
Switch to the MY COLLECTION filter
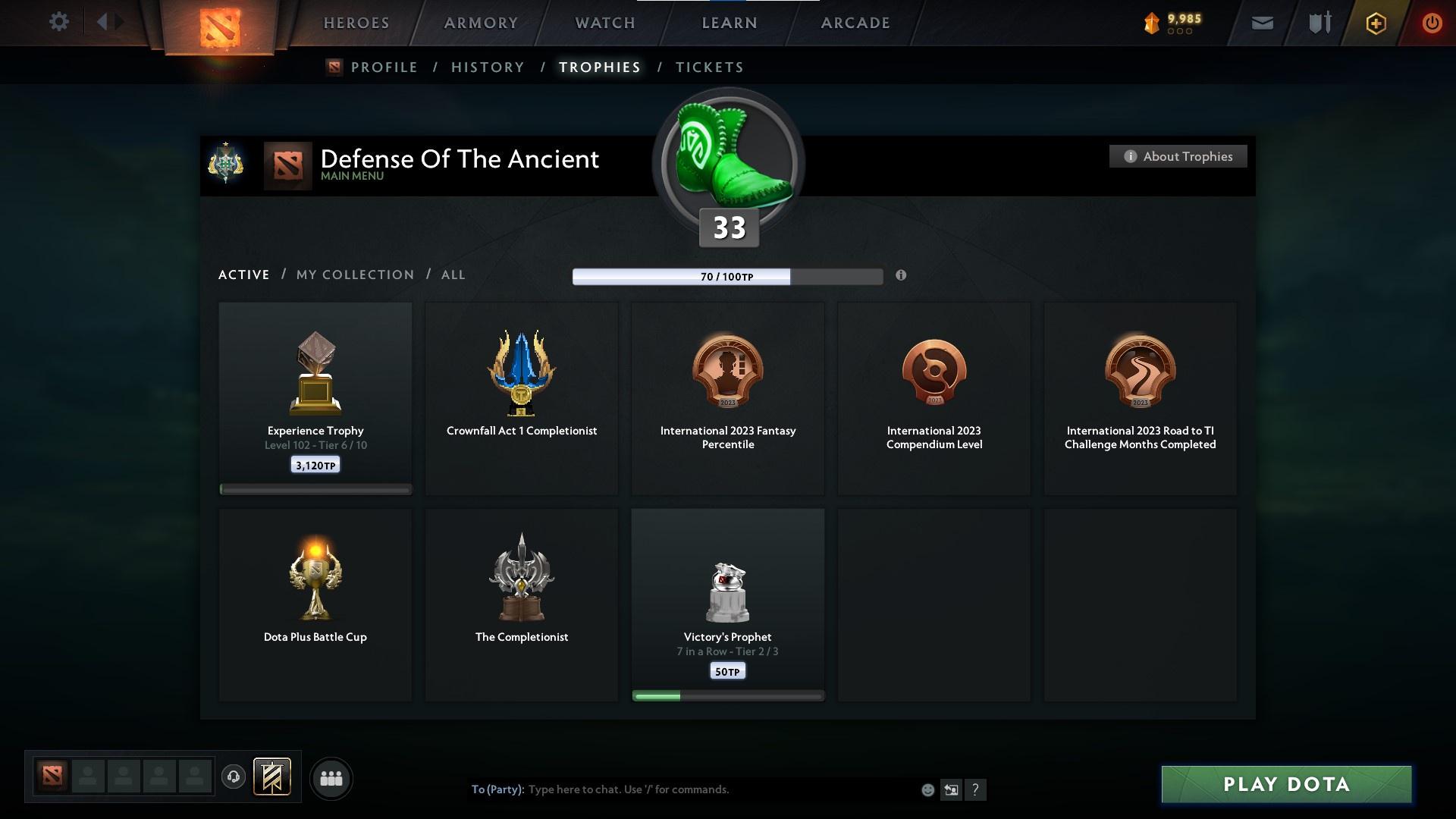point(354,275)
